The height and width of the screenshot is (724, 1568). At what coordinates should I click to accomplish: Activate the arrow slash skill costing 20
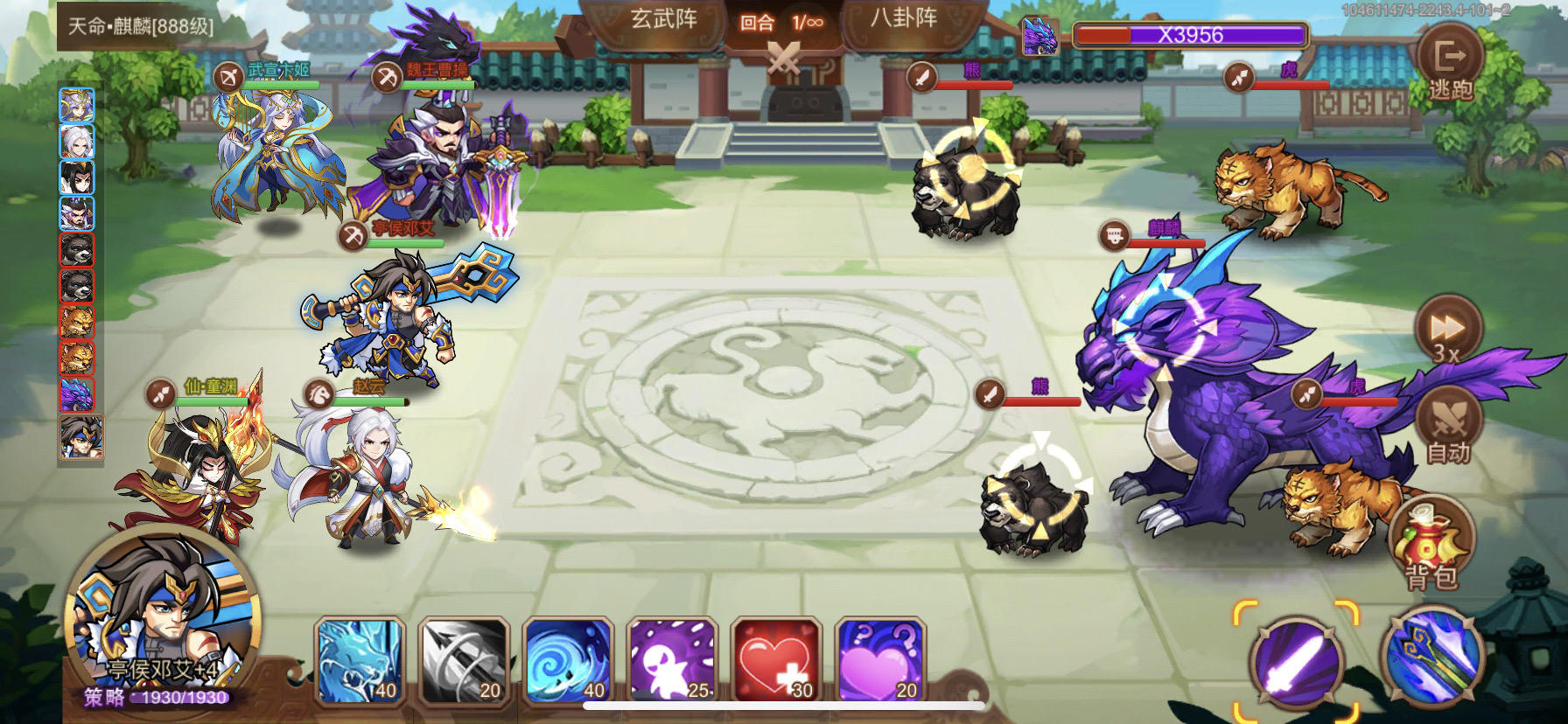(462, 662)
